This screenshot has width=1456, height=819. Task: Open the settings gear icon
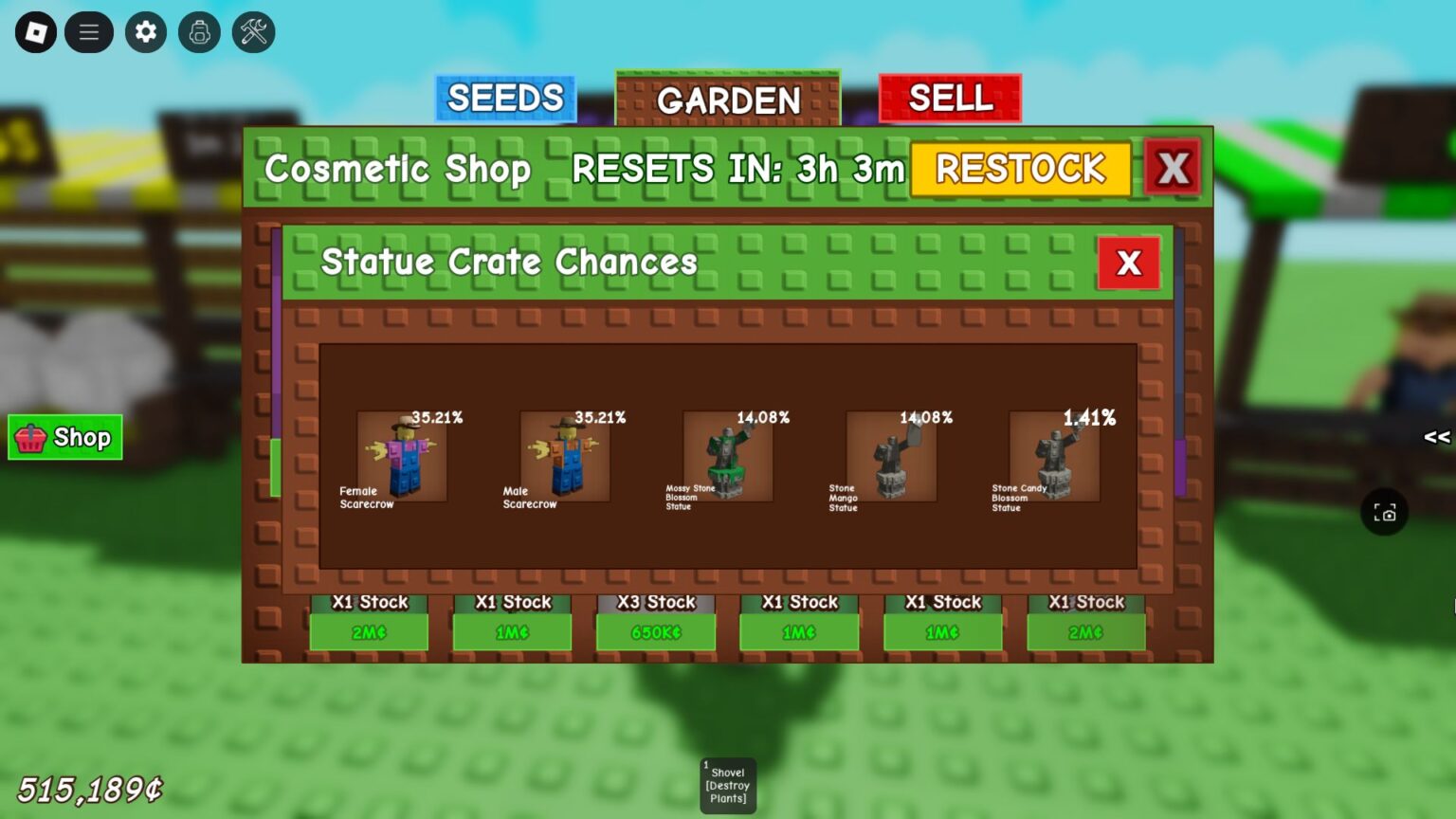tap(144, 31)
